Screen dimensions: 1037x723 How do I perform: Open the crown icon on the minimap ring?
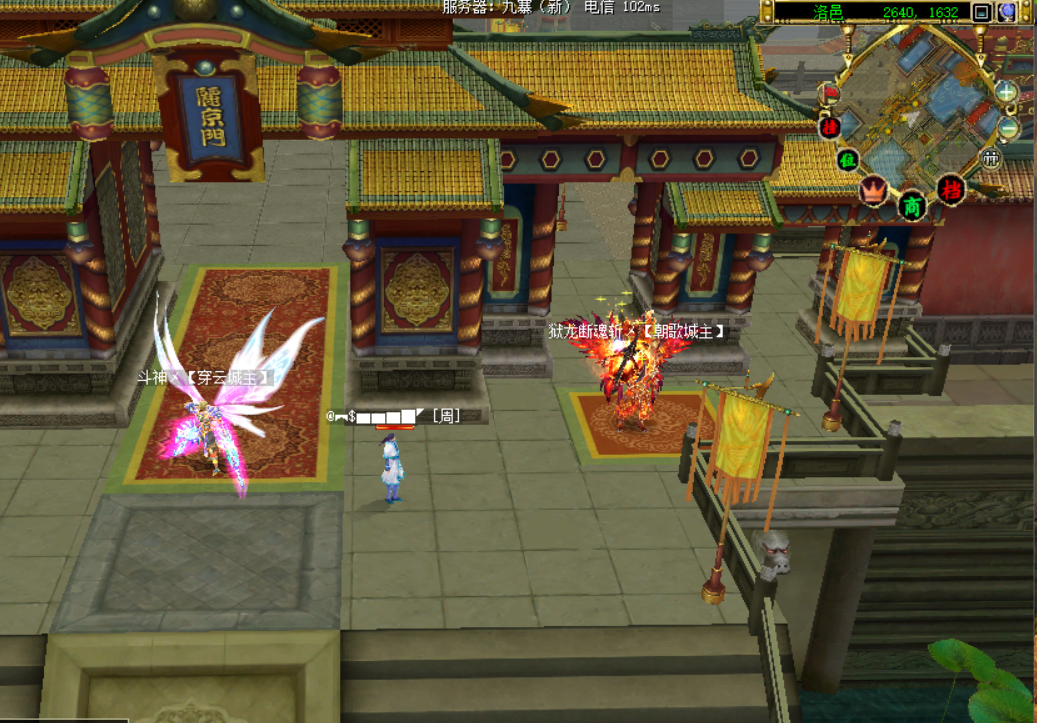874,190
